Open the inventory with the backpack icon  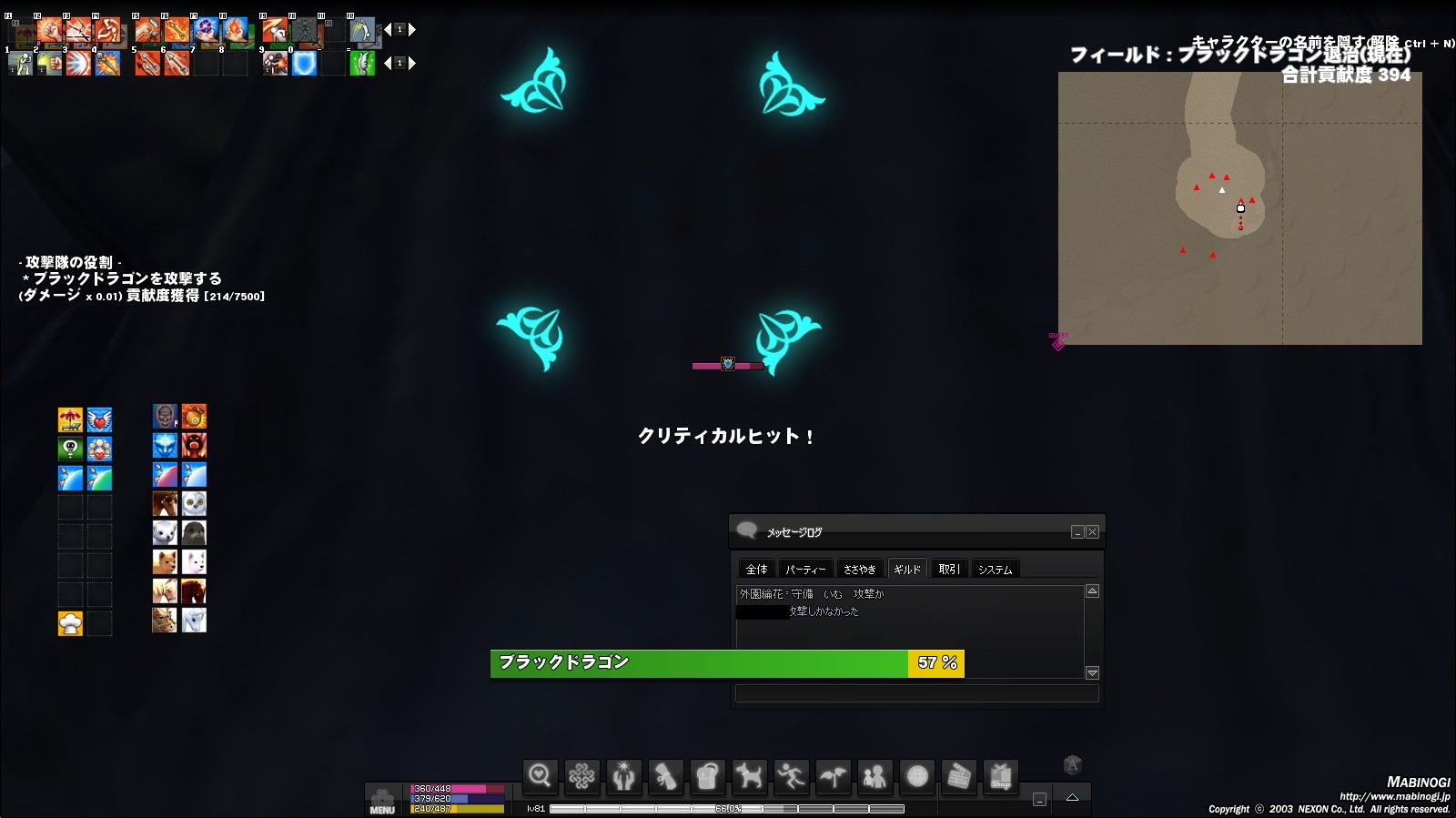707,777
